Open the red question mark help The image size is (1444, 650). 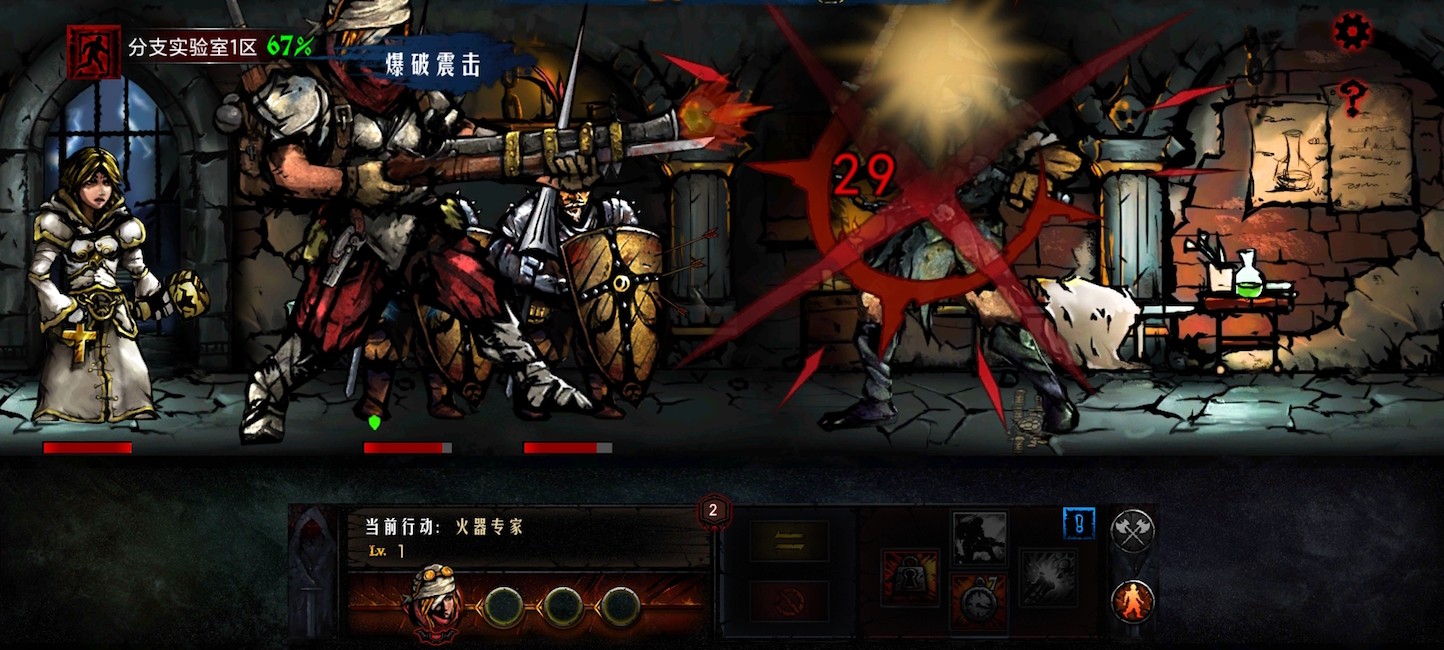tap(1353, 97)
